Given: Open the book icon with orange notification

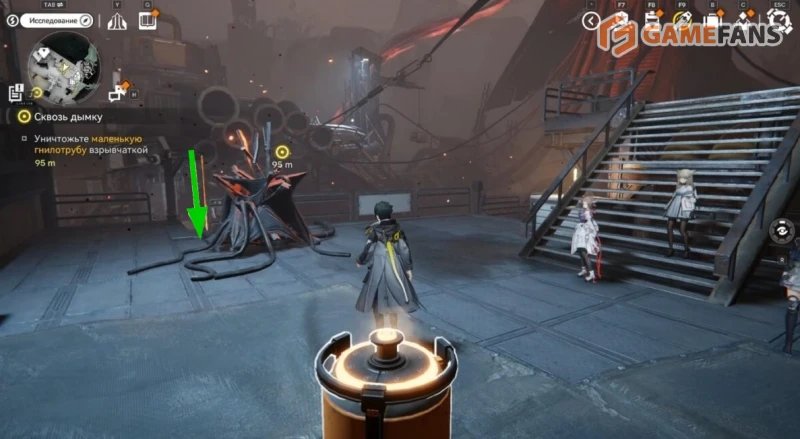Looking at the screenshot, I should (148, 21).
